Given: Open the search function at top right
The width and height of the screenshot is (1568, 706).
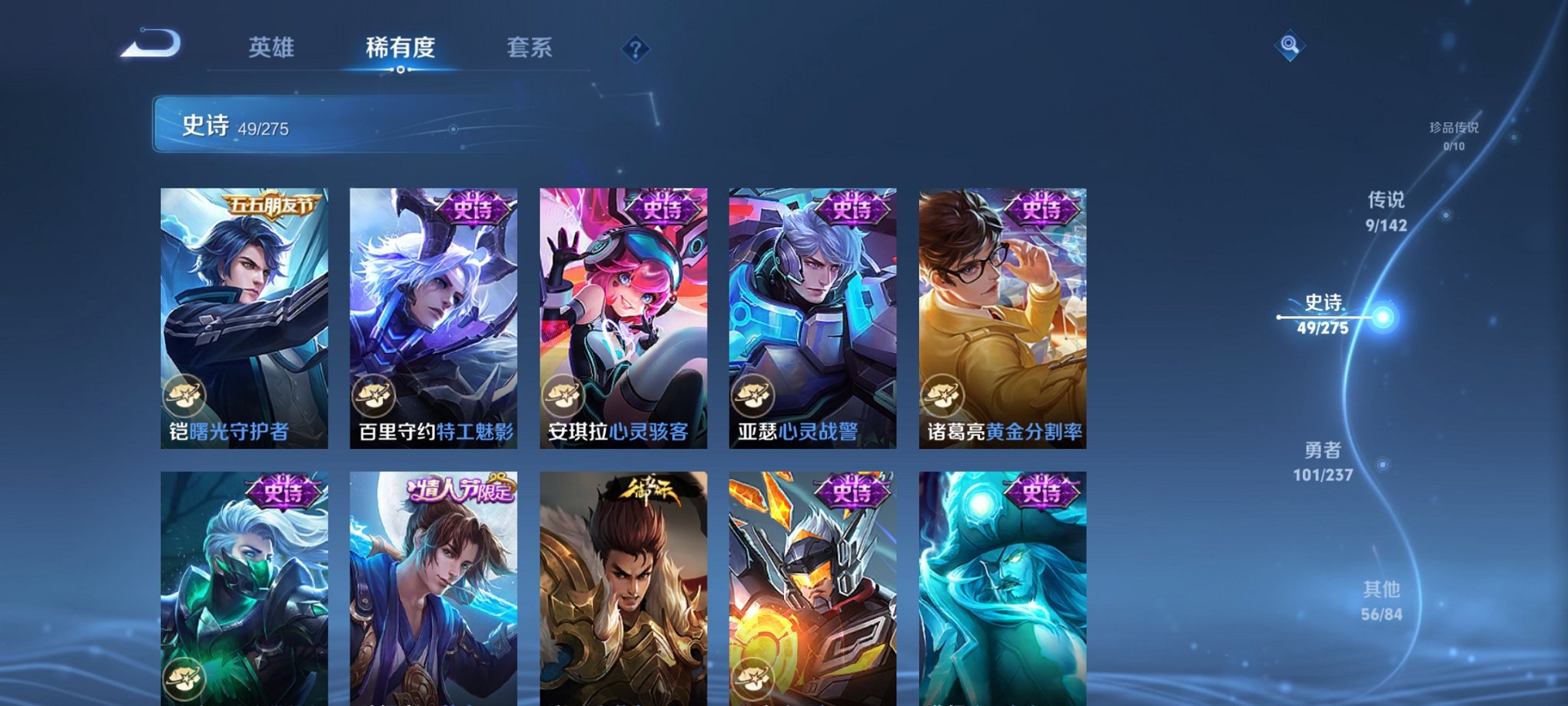Looking at the screenshot, I should pos(1289,46).
